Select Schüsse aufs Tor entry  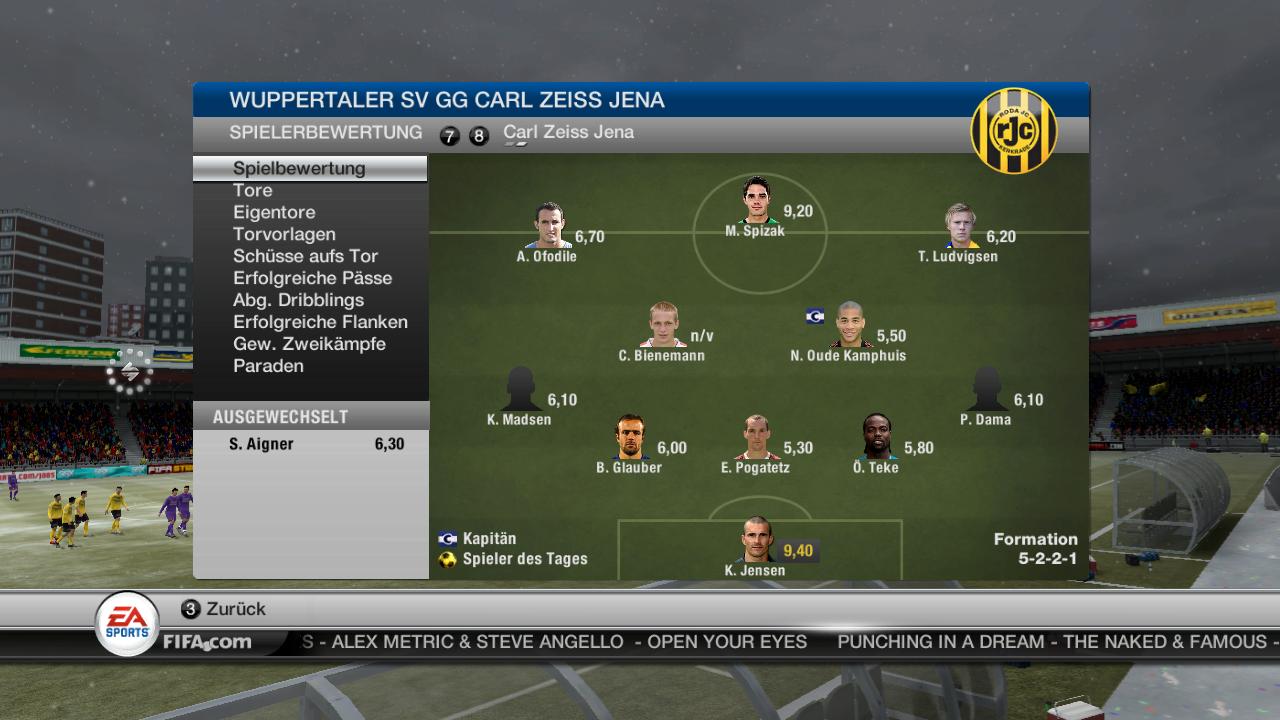pos(305,256)
